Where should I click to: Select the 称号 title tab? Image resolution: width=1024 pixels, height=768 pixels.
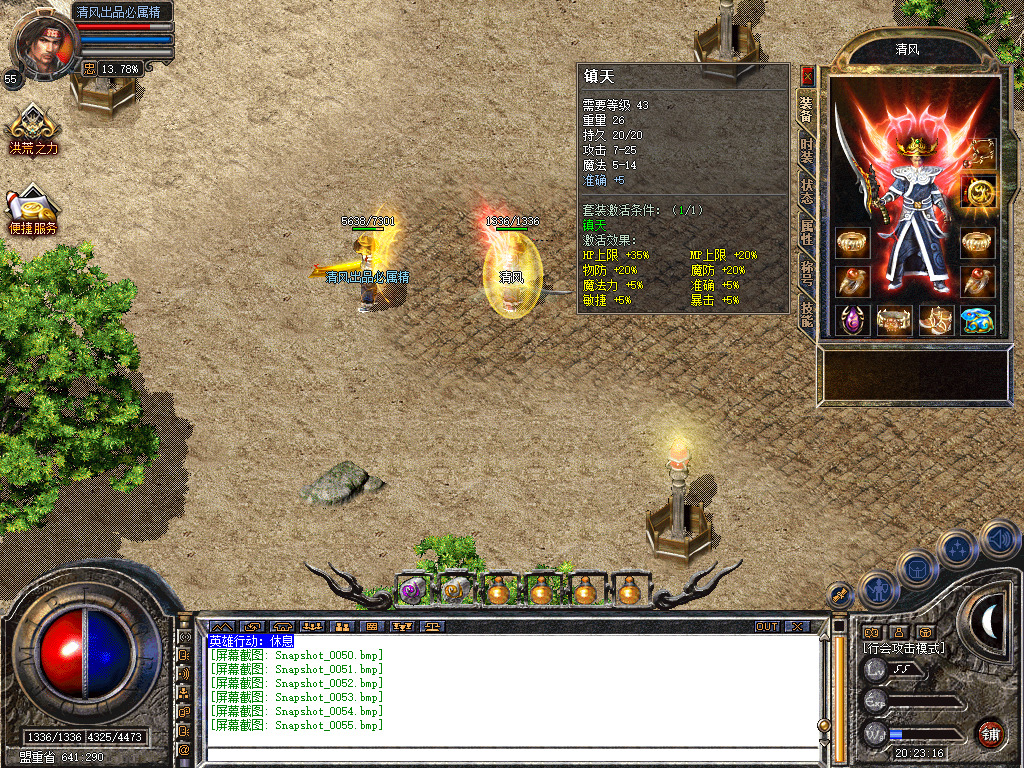tap(806, 273)
